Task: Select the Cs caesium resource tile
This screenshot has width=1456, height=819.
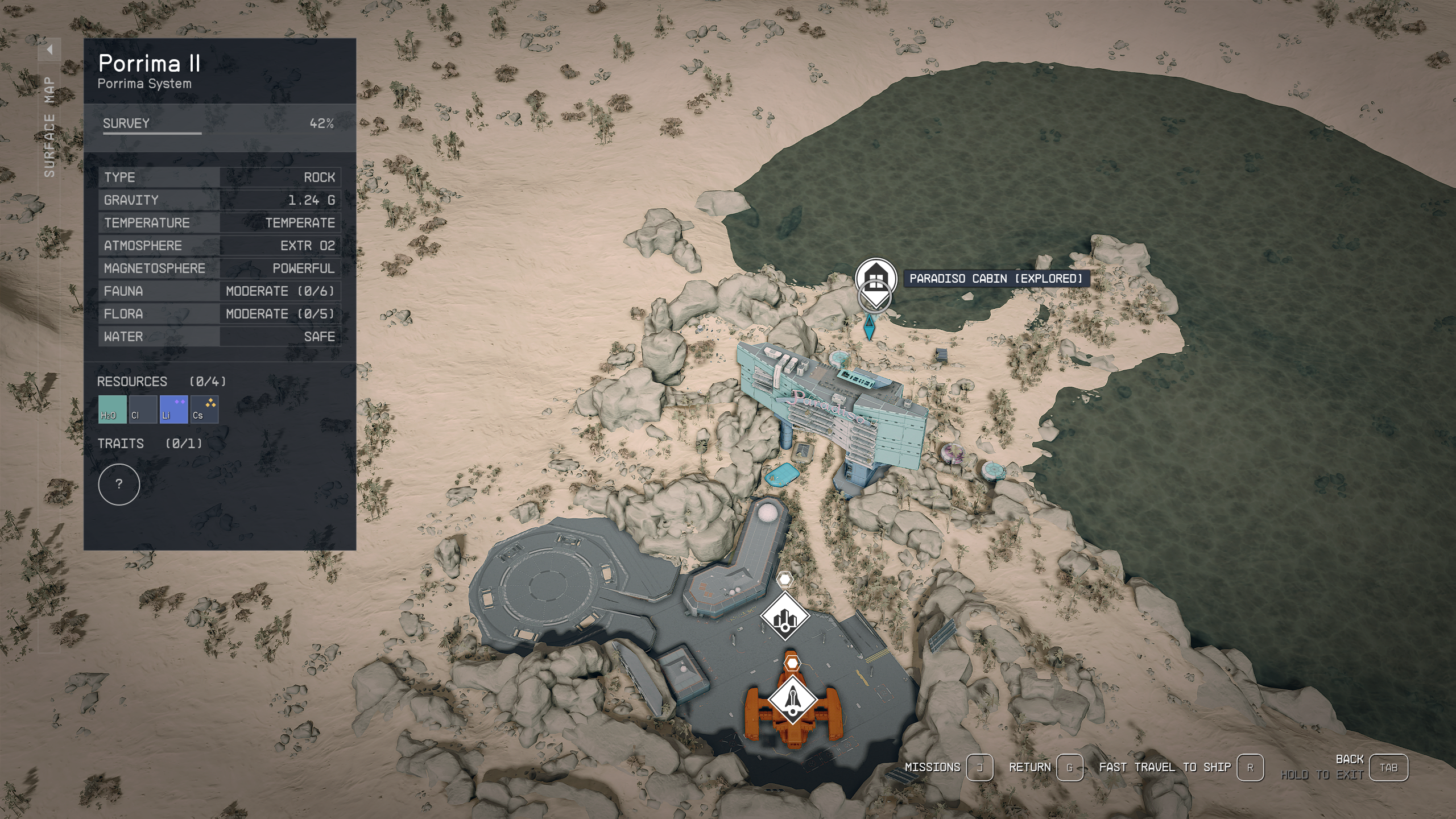Action: [204, 409]
